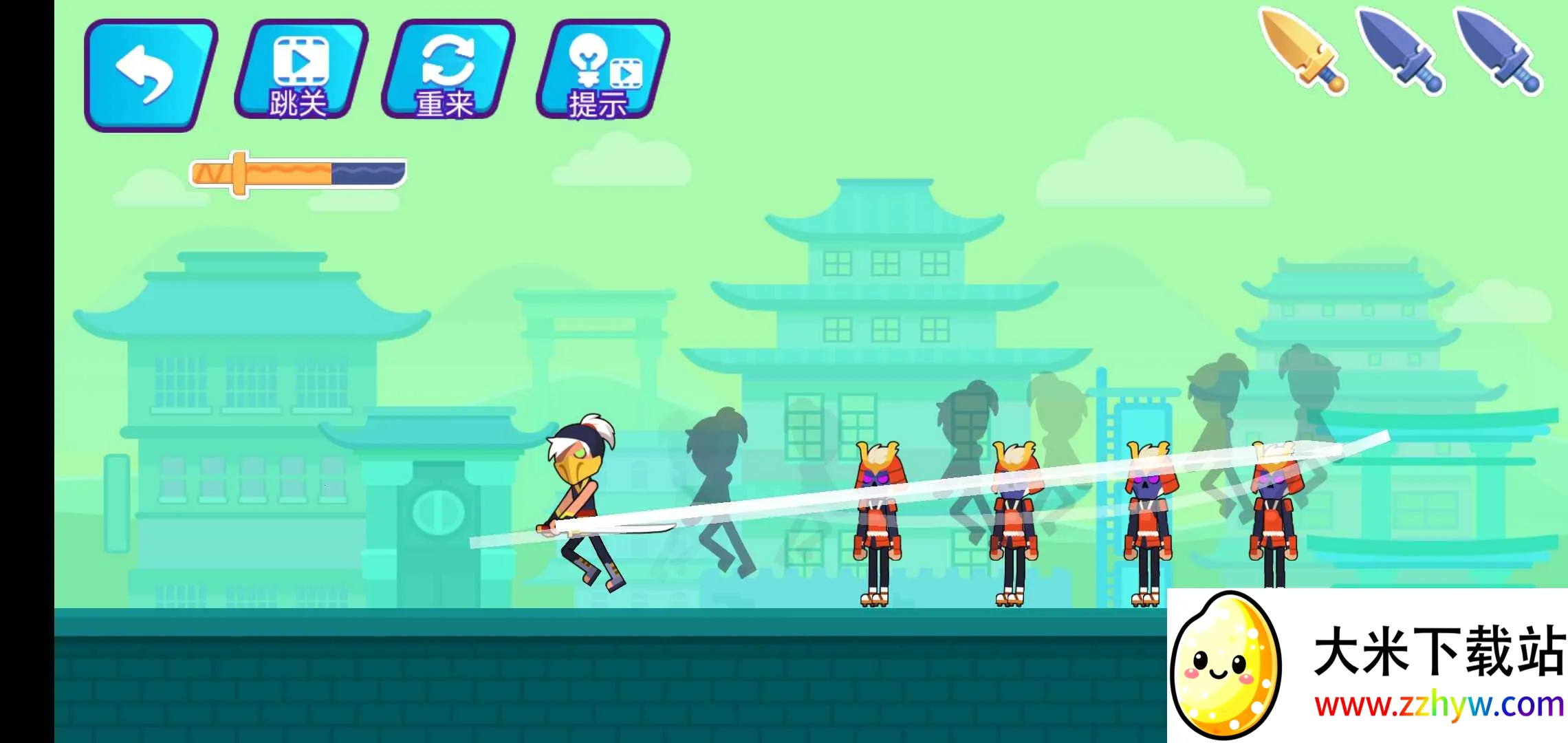Image resolution: width=1568 pixels, height=743 pixels.
Task: Tap the 跳关 skip level button
Action: click(301, 70)
